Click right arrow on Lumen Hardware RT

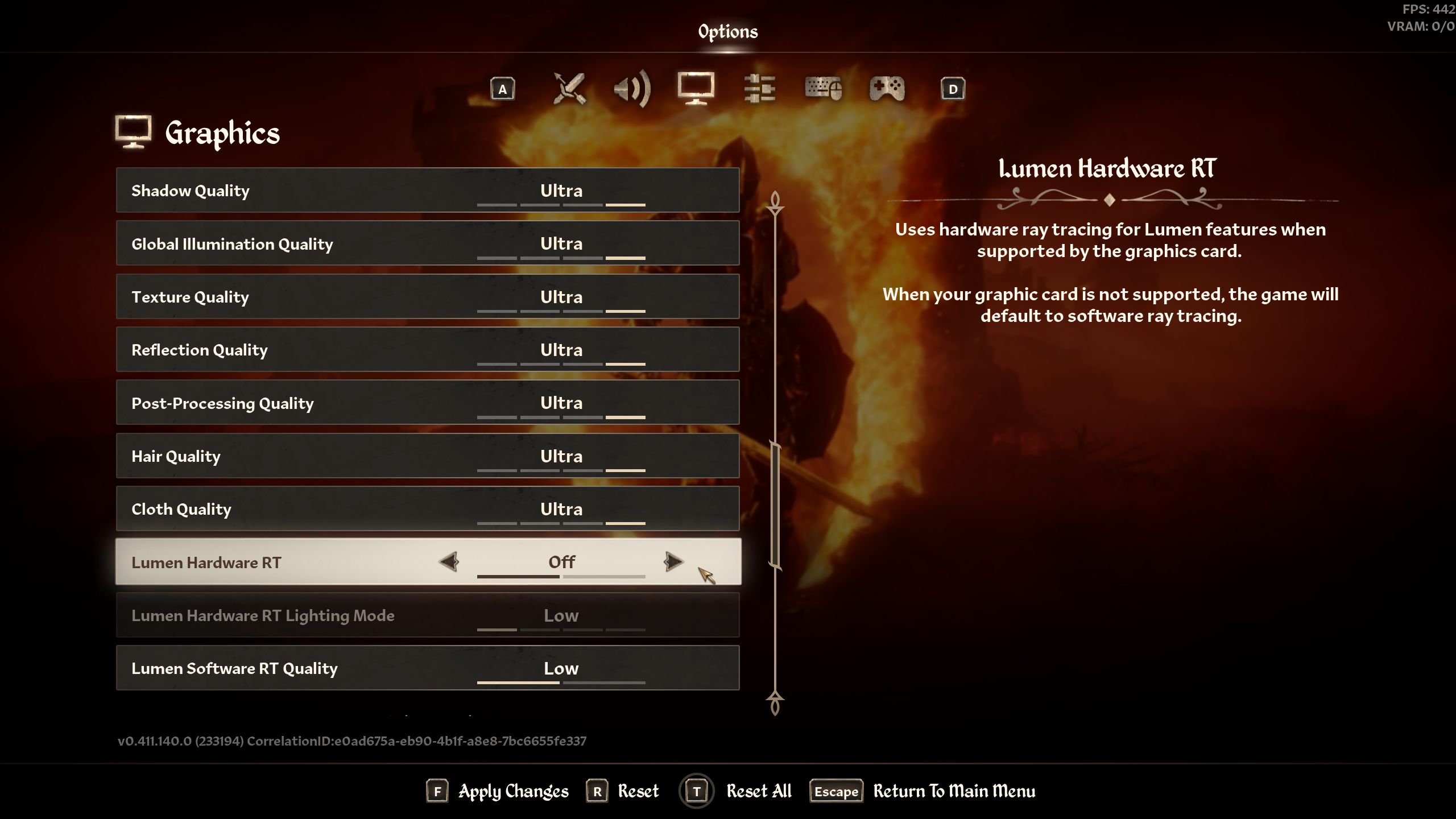[x=673, y=562]
